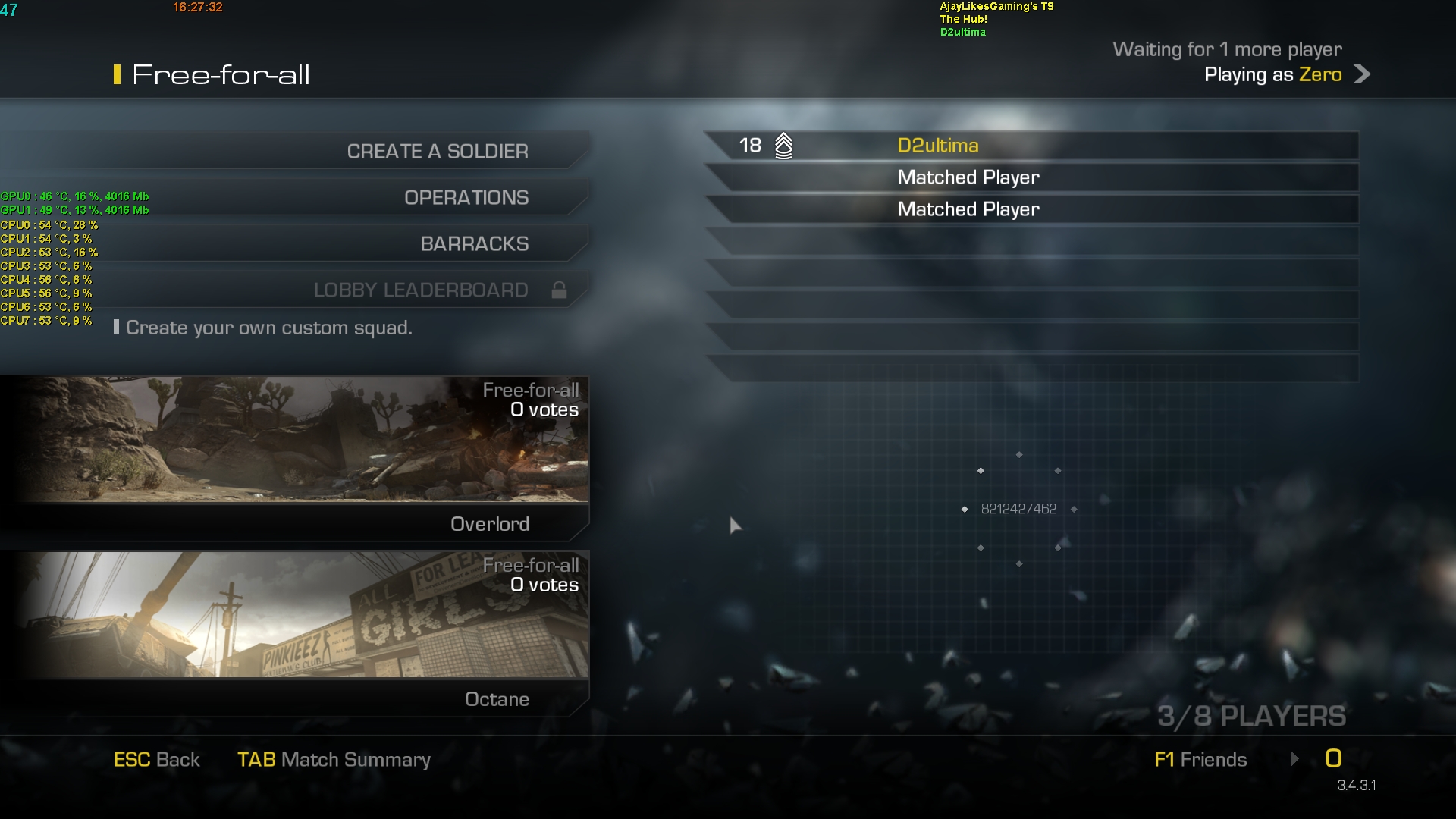Go to the Barracks
Image resolution: width=1456 pixels, height=819 pixels.
point(474,243)
